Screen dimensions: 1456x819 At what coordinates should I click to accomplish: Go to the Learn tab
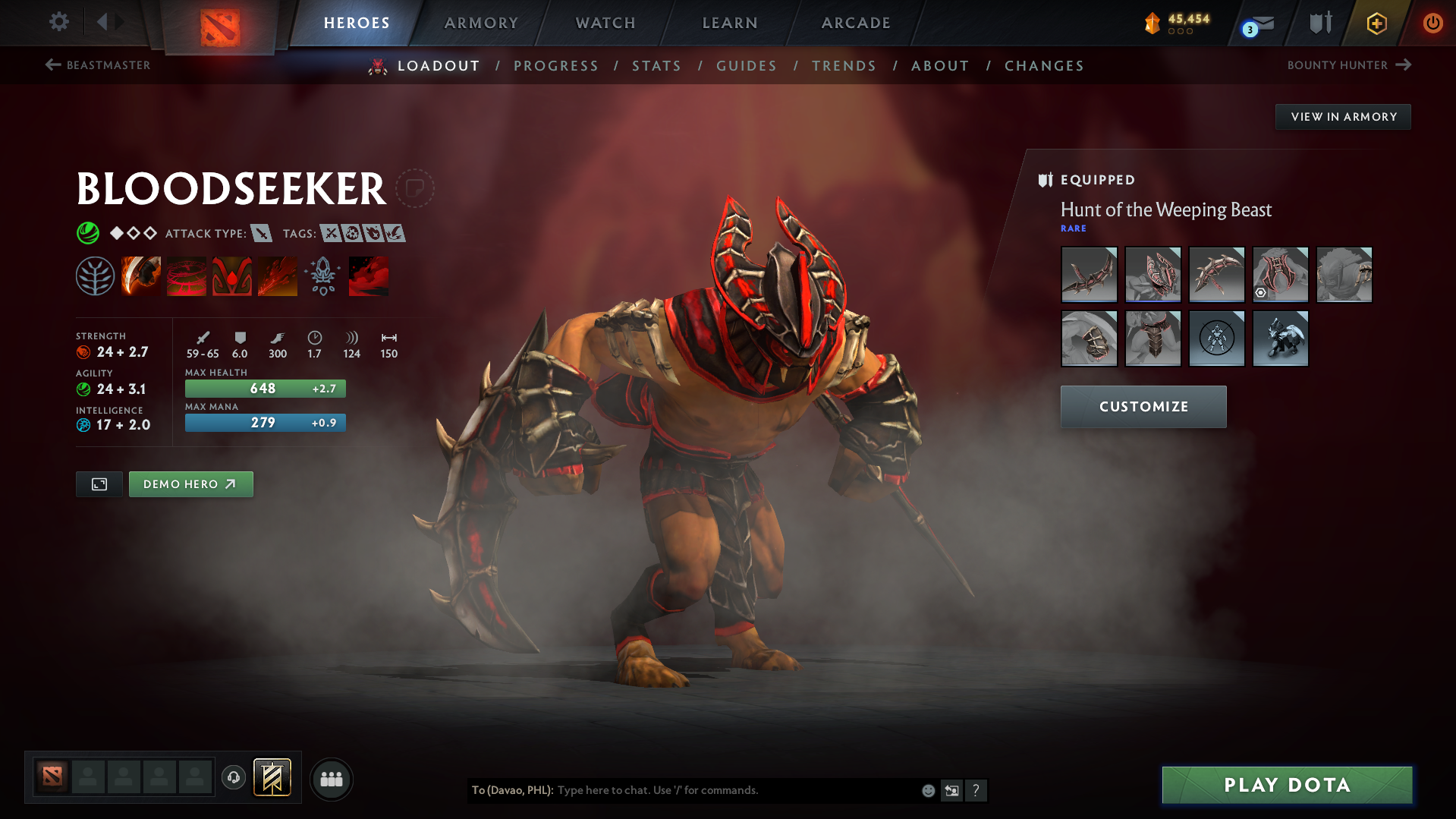tap(730, 23)
